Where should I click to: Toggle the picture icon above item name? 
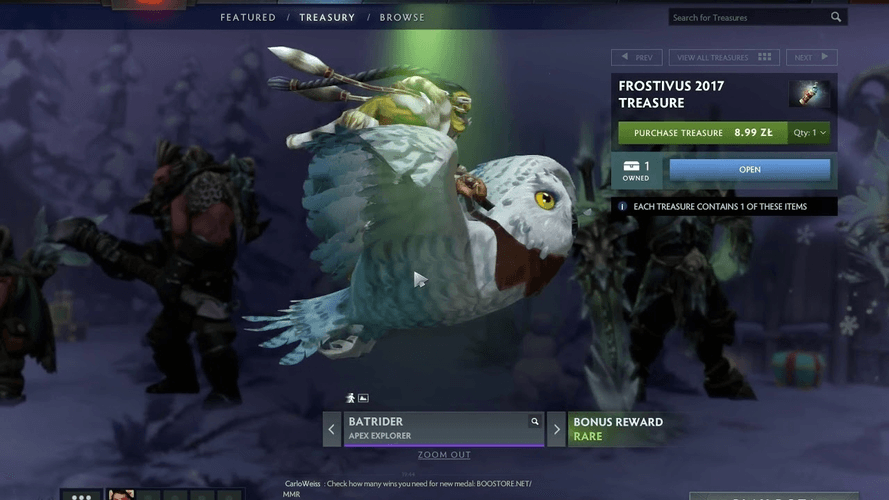tap(363, 398)
